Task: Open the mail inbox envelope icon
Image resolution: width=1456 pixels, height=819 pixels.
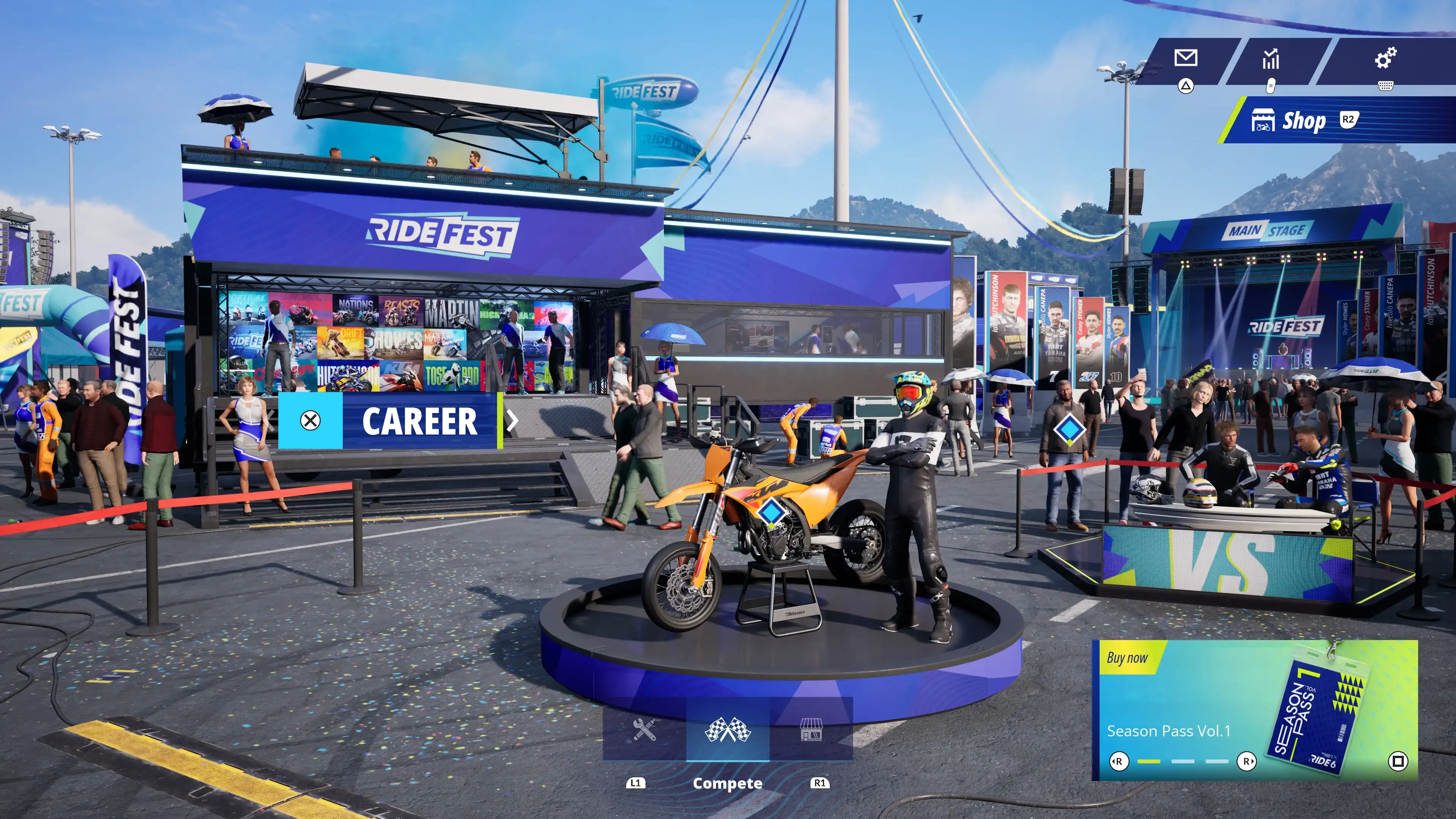Action: (x=1185, y=58)
